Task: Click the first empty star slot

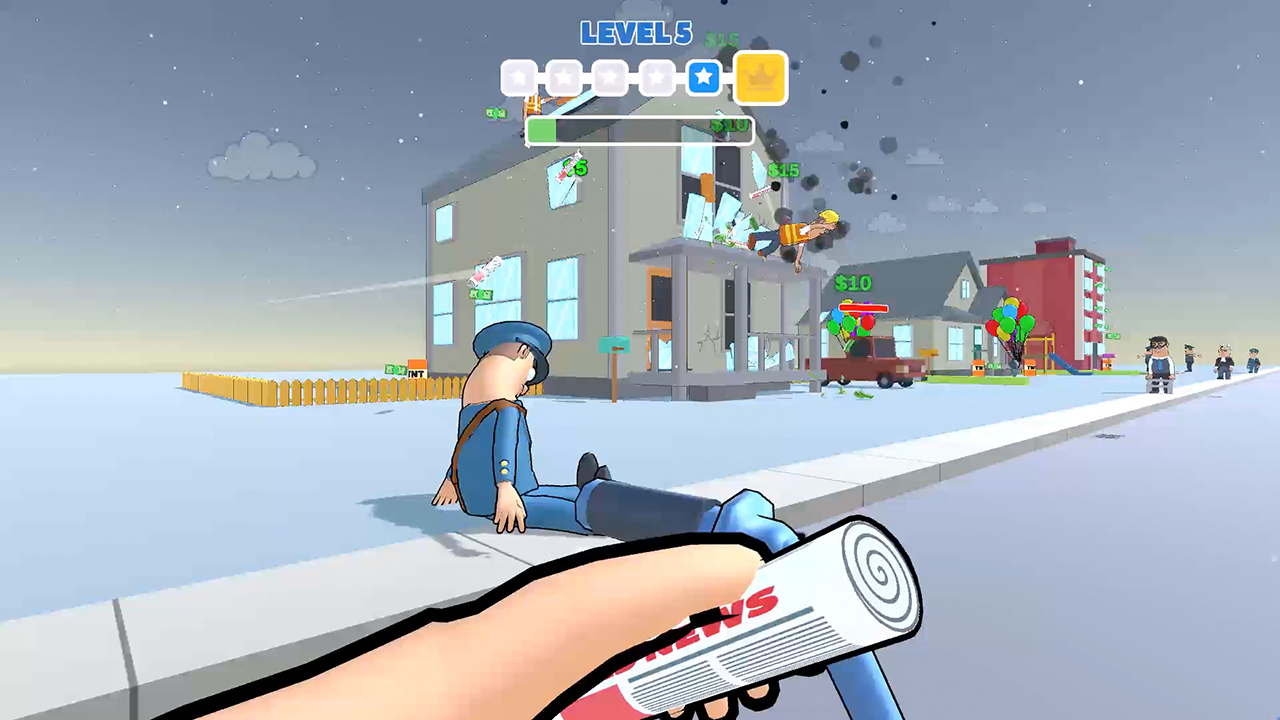Action: click(x=519, y=78)
